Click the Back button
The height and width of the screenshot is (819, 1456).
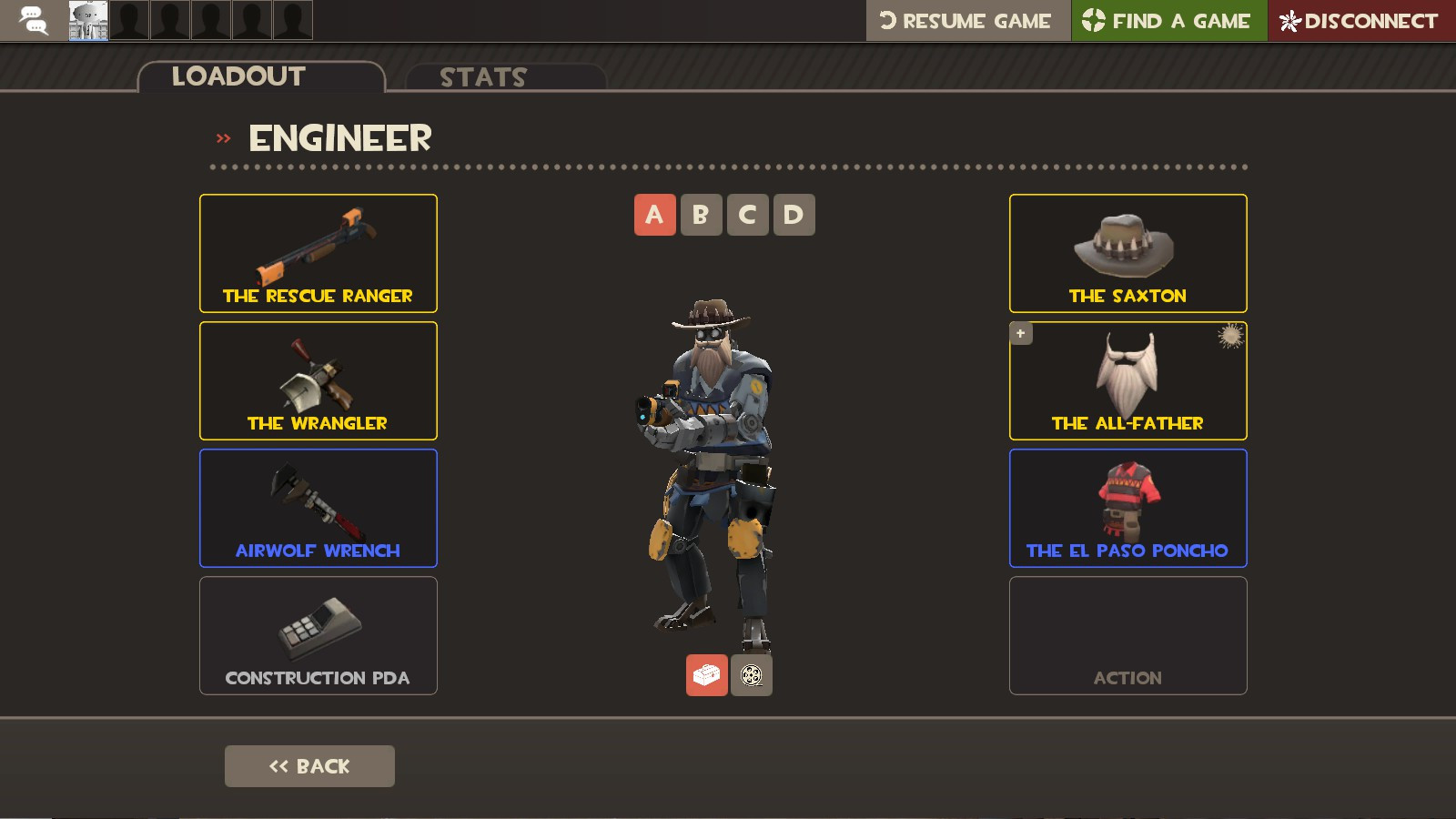(x=309, y=765)
